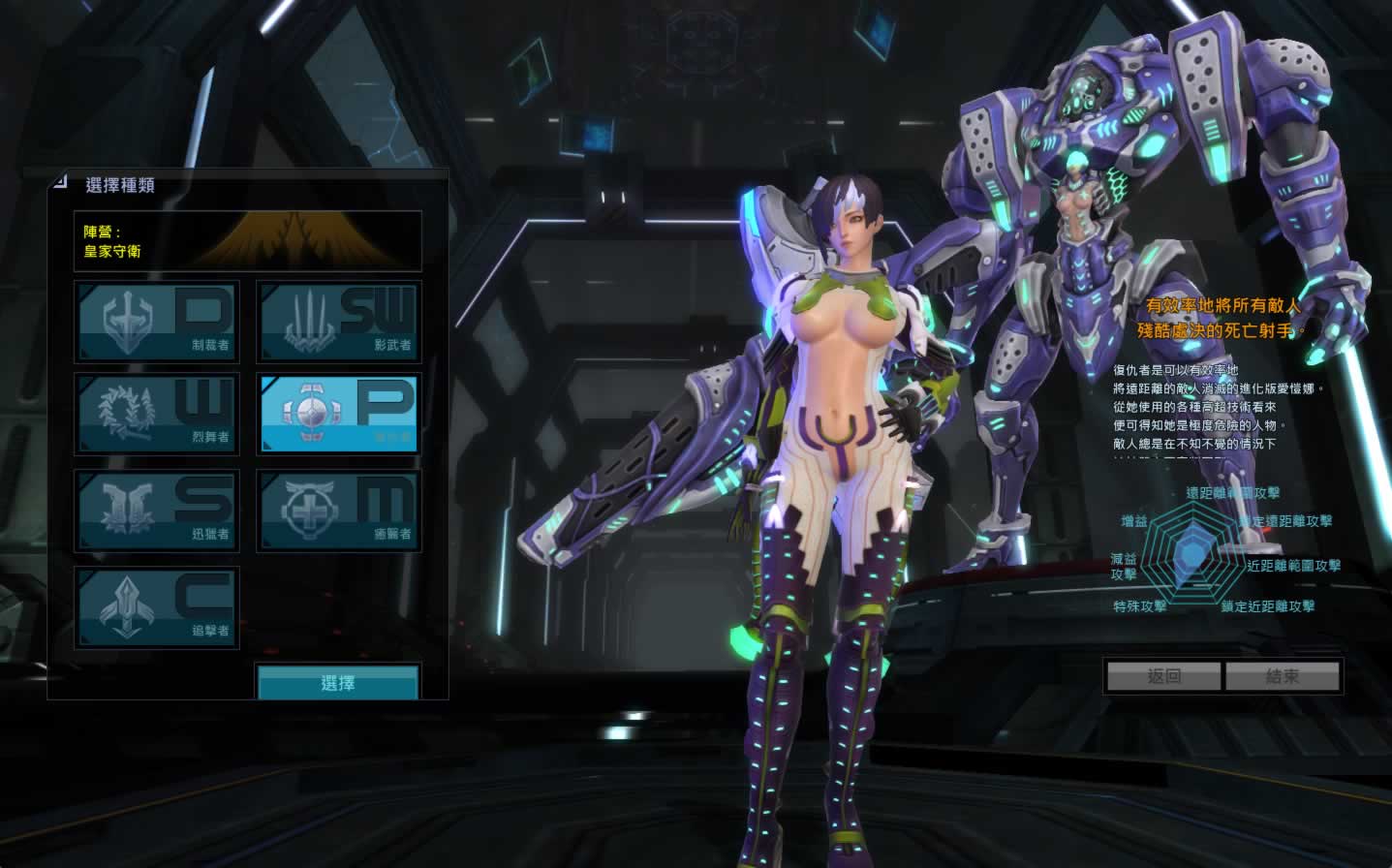Select the medic class tile marked M
Viewport: 1392px width, 868px height.
(338, 511)
